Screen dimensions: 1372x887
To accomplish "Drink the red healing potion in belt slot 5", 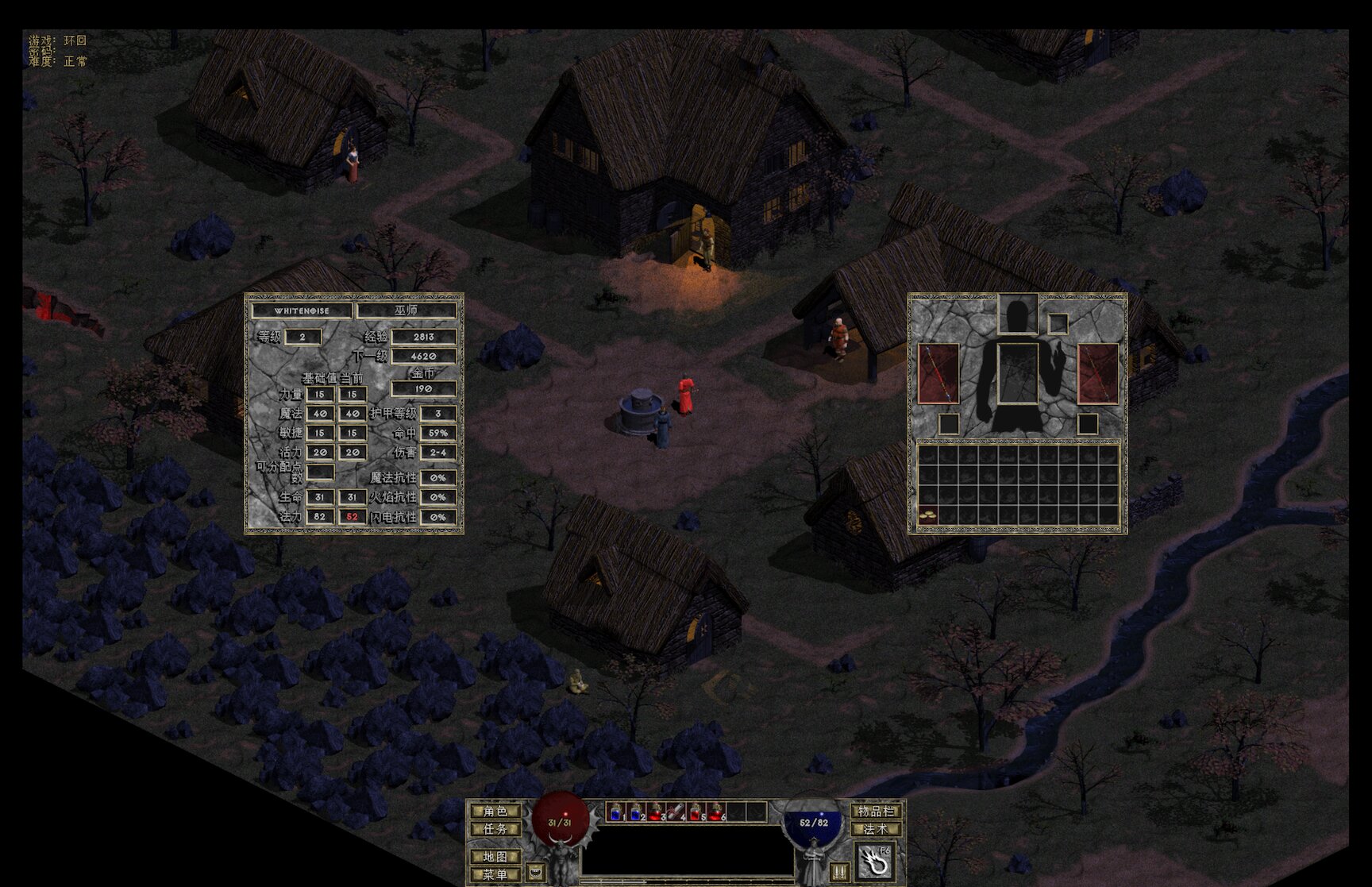I will (x=696, y=812).
